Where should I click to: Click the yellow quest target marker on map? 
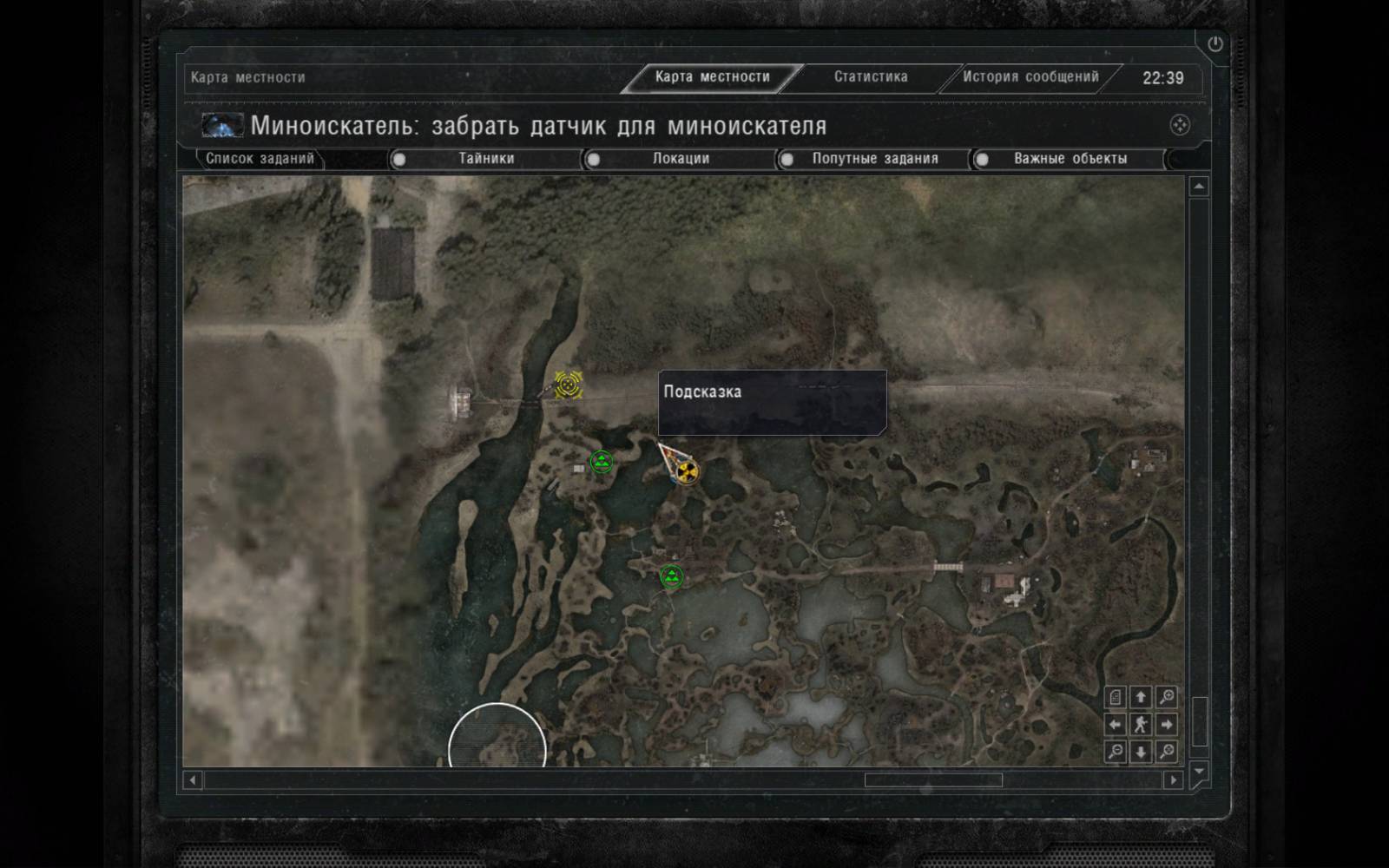point(568,384)
